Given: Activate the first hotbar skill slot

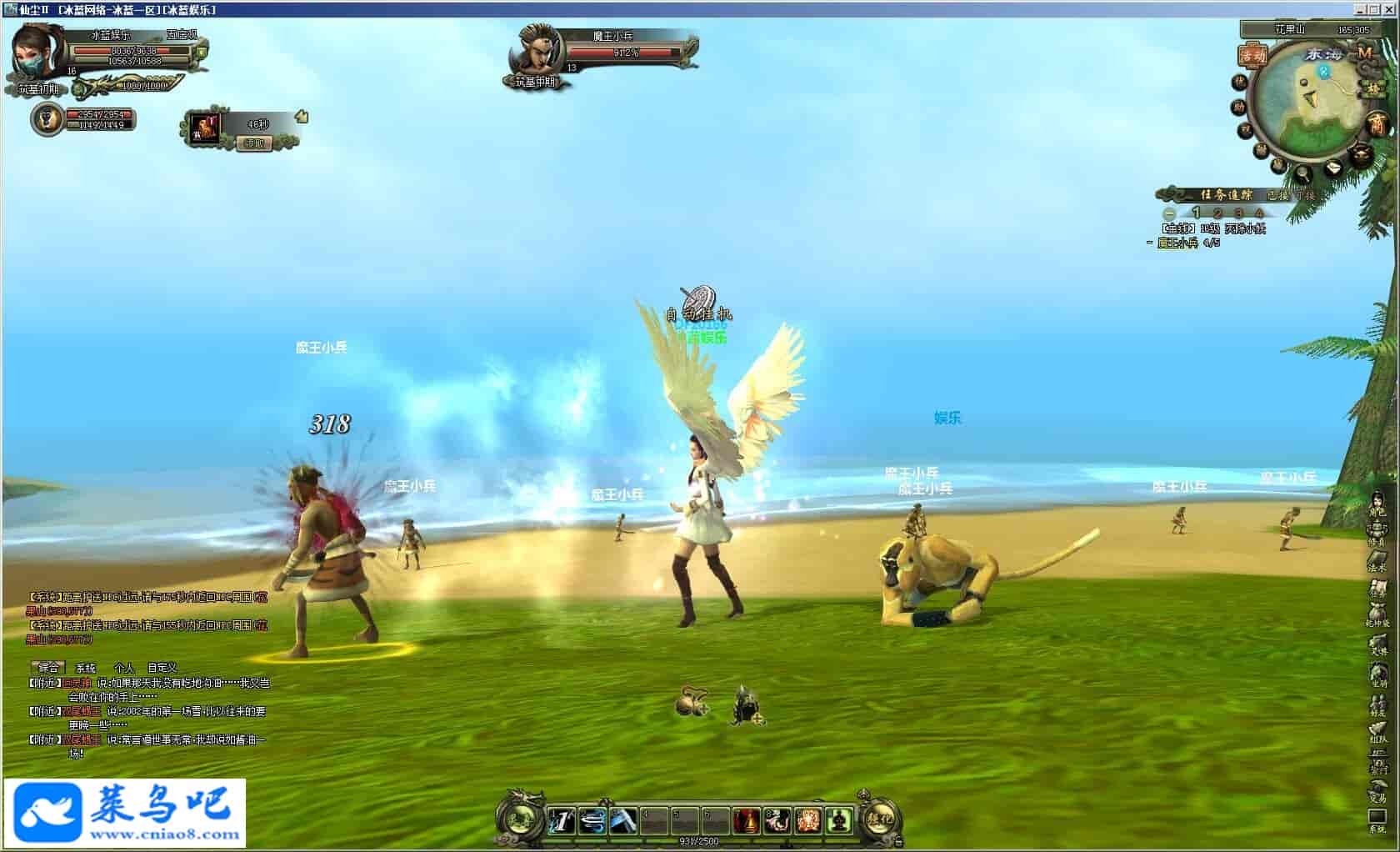Looking at the screenshot, I should (x=561, y=821).
